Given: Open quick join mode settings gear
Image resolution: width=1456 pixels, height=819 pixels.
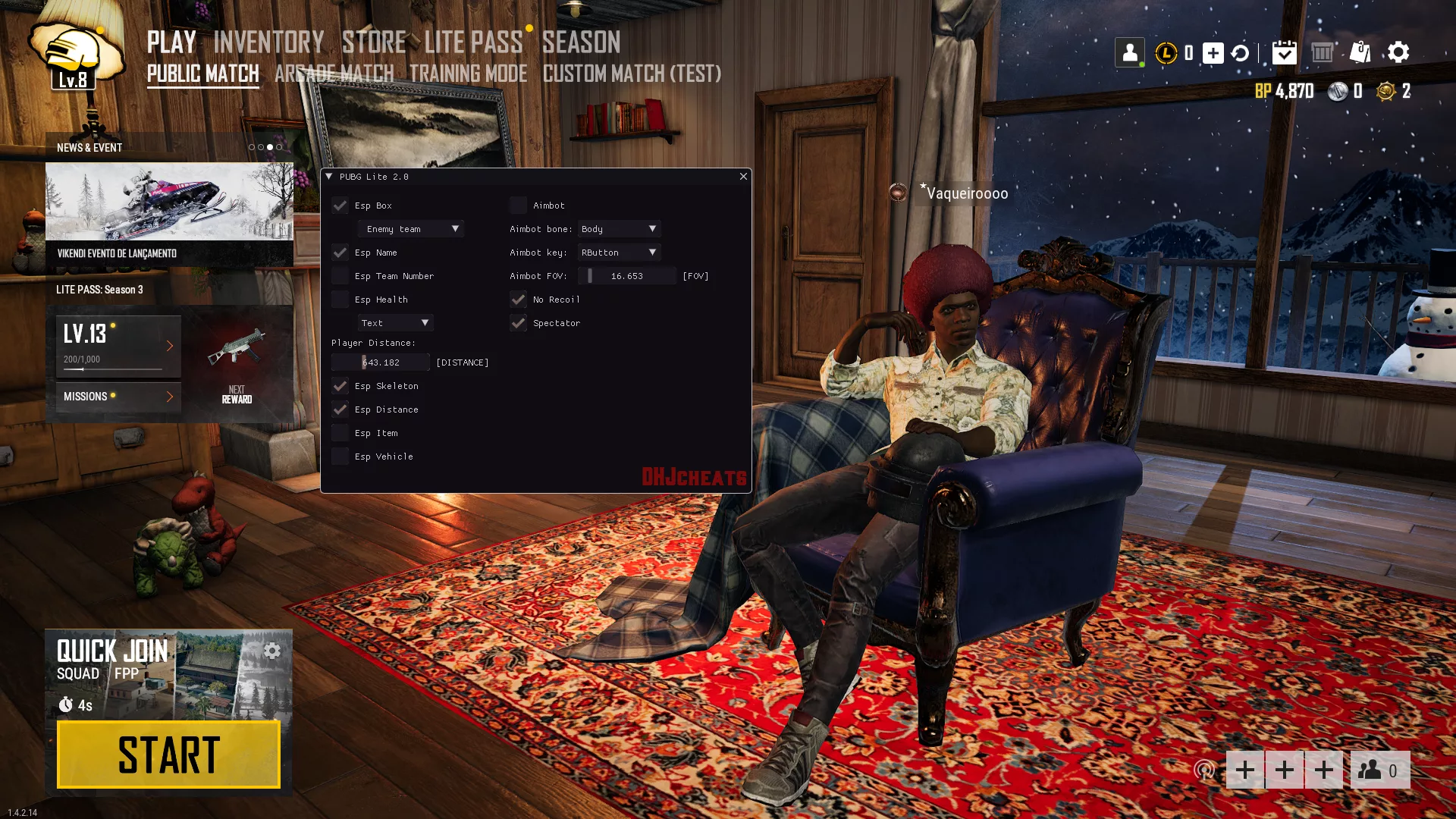Looking at the screenshot, I should [272, 651].
